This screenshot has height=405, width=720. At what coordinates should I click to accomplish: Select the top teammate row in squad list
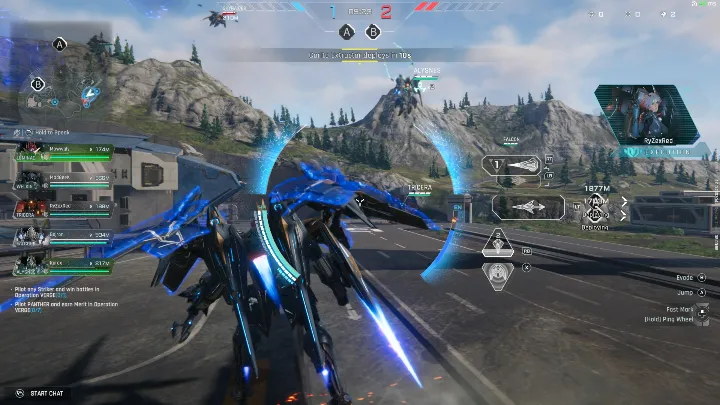tap(62, 152)
